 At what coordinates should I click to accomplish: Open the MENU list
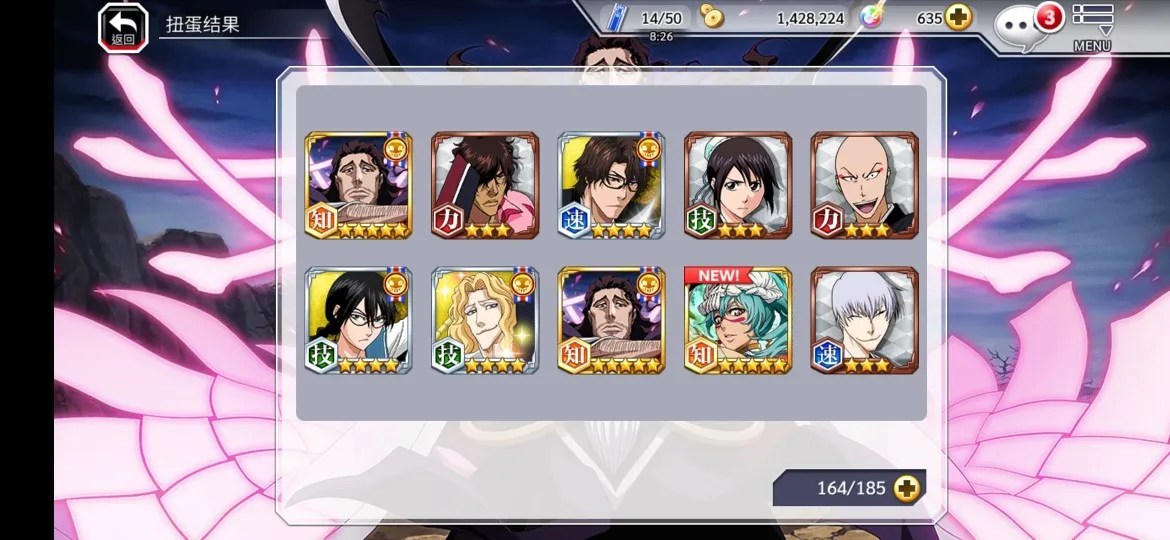click(1092, 26)
